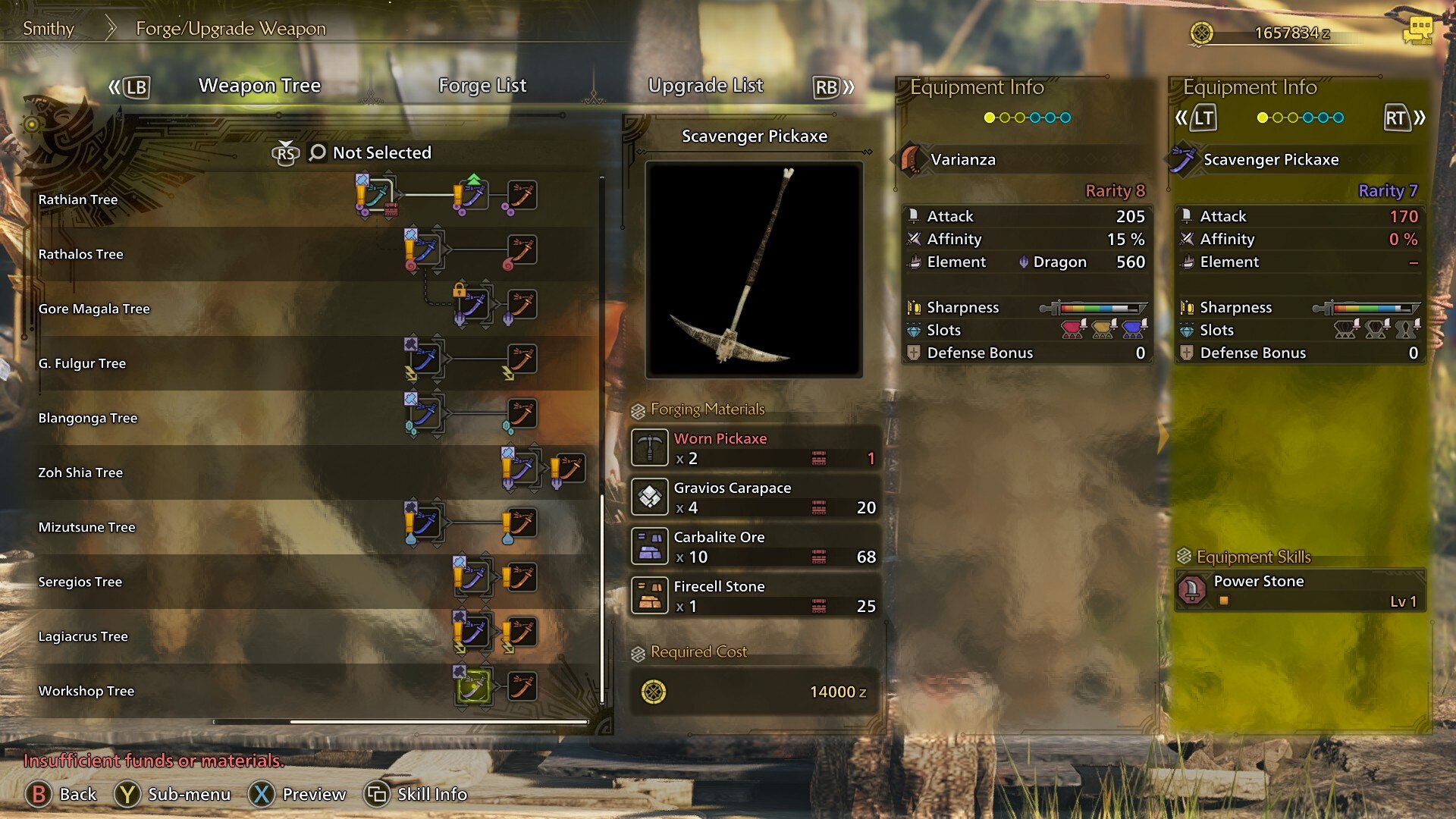Choose the Carbalite Ore material row
The width and height of the screenshot is (1456, 819).
point(755,546)
